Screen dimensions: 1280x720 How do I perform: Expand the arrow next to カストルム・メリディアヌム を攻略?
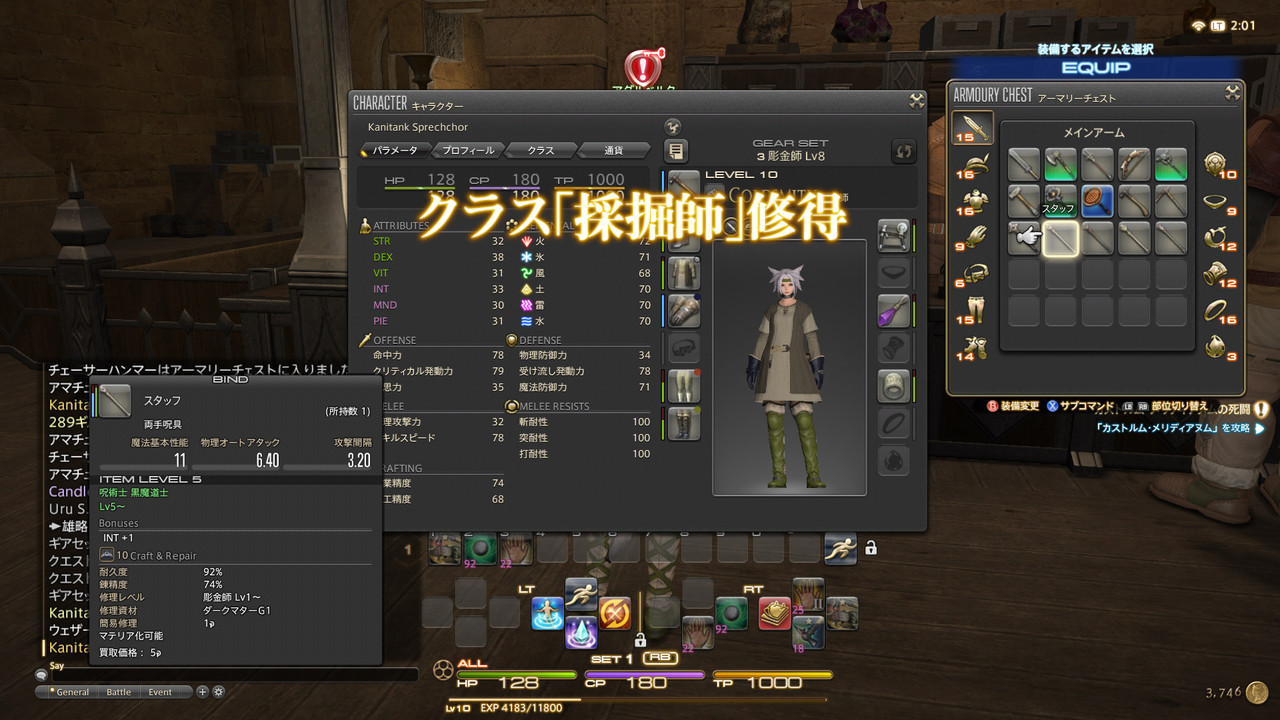[1258, 428]
